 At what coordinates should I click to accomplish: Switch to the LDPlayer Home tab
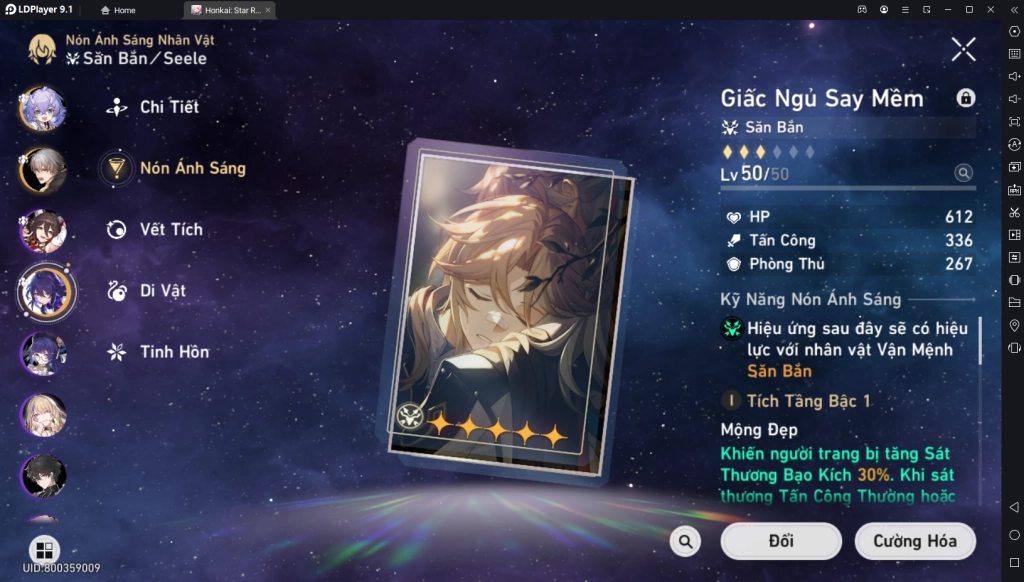point(117,10)
